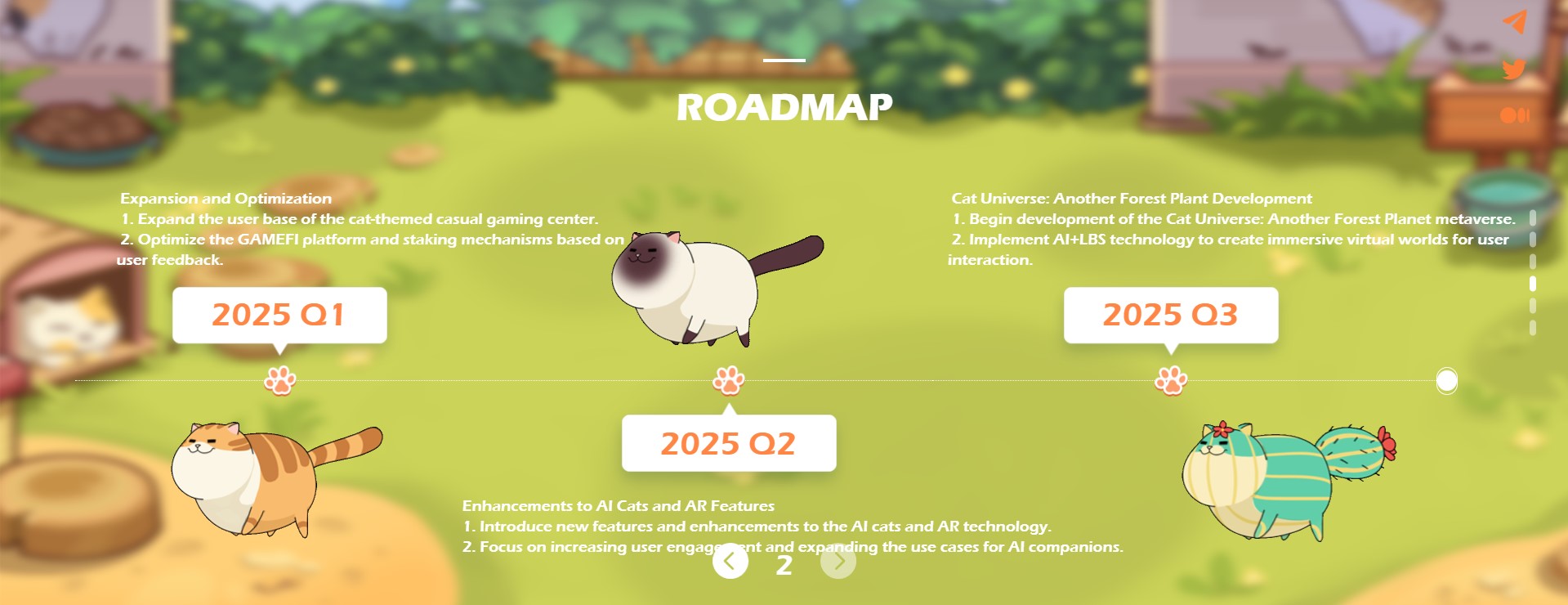Viewport: 1568px width, 605px height.
Task: Go to the next roadmap page
Action: tap(838, 562)
